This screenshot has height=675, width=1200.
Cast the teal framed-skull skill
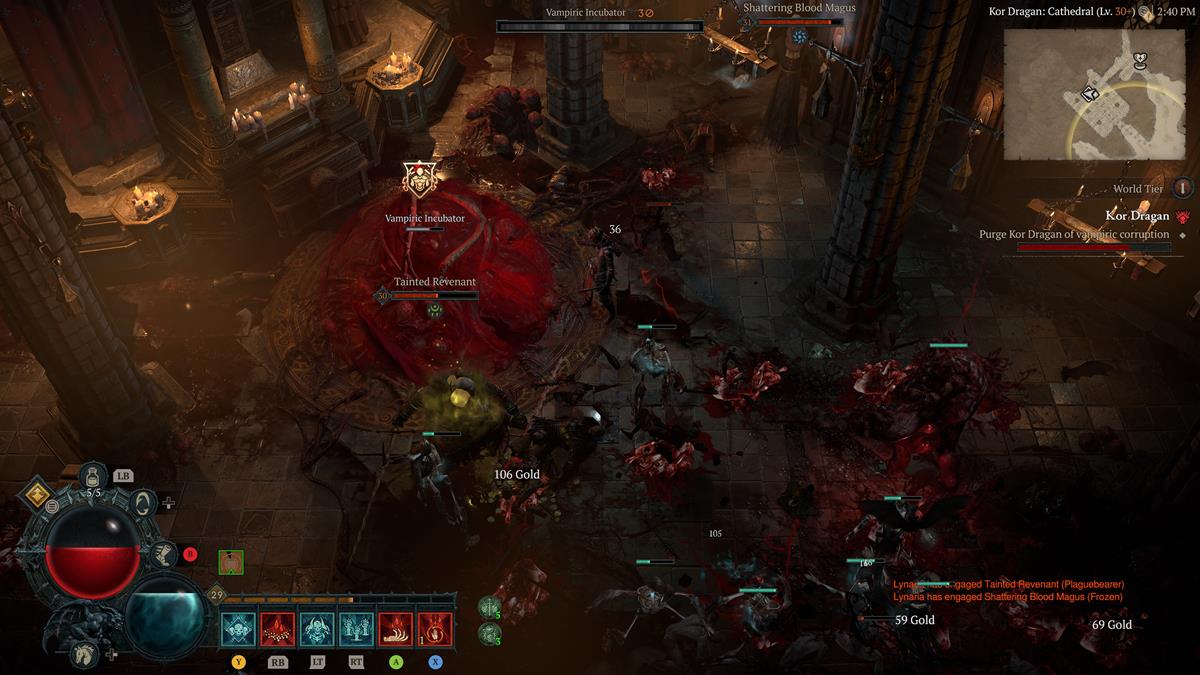coord(239,629)
